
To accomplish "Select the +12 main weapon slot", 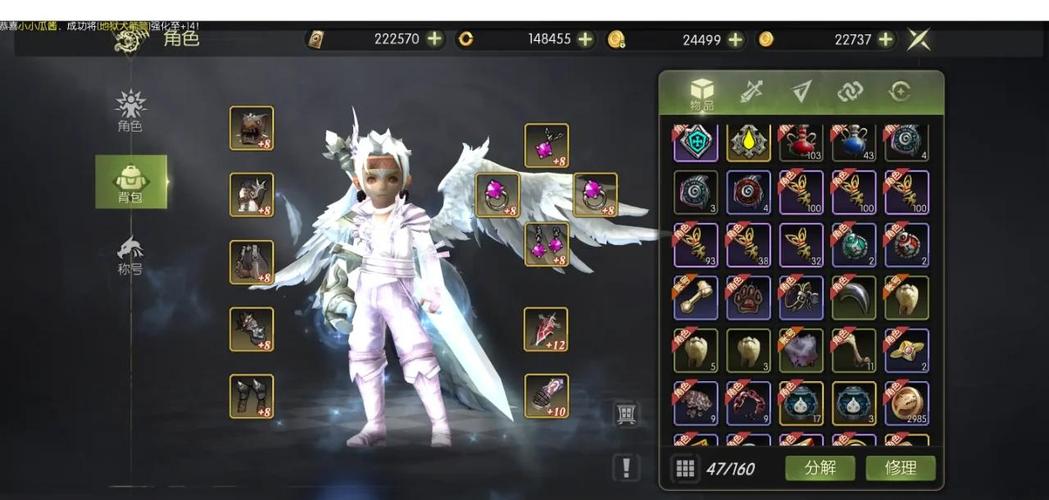I will (546, 329).
